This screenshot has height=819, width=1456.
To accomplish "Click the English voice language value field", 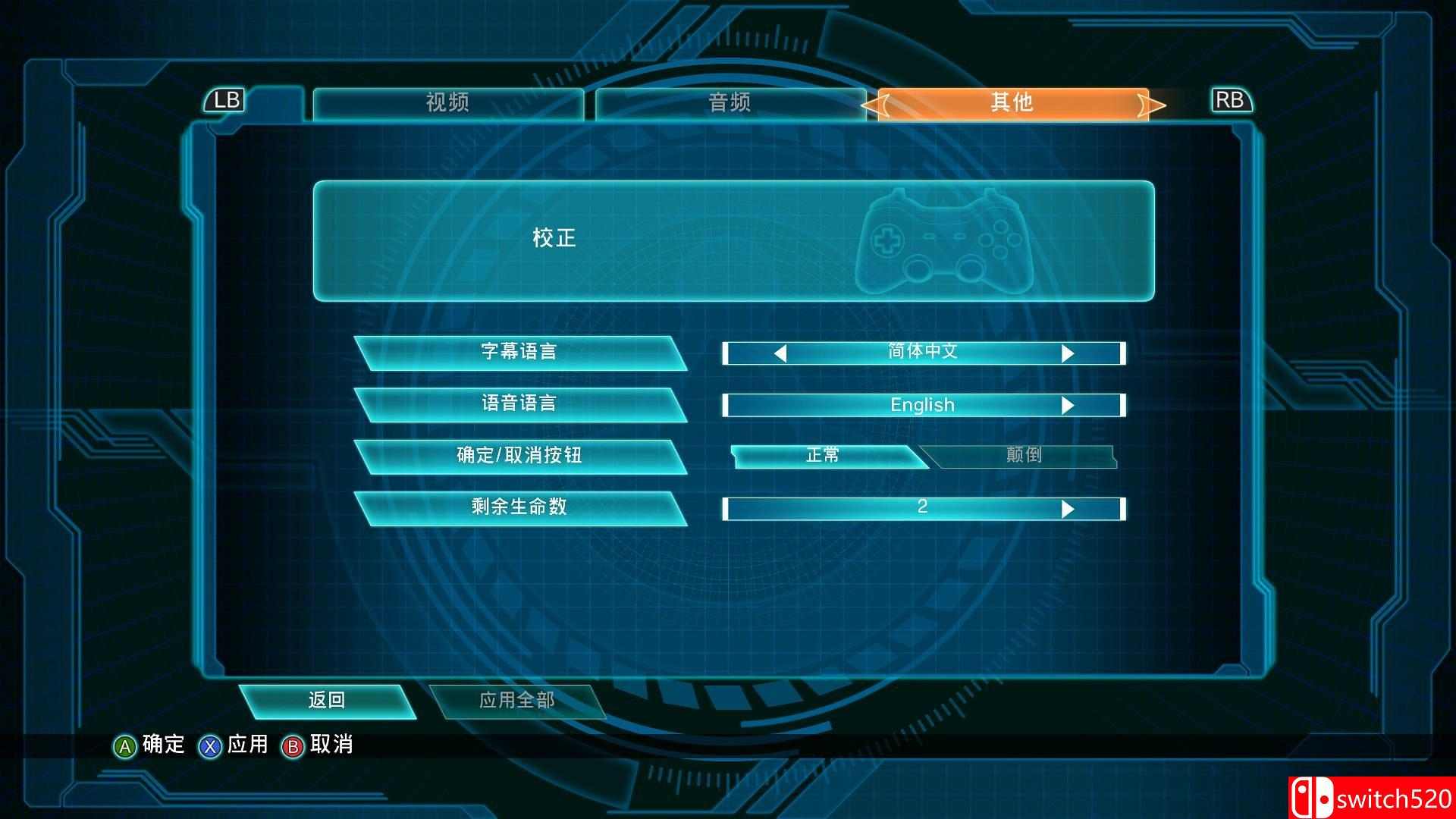I will click(921, 405).
